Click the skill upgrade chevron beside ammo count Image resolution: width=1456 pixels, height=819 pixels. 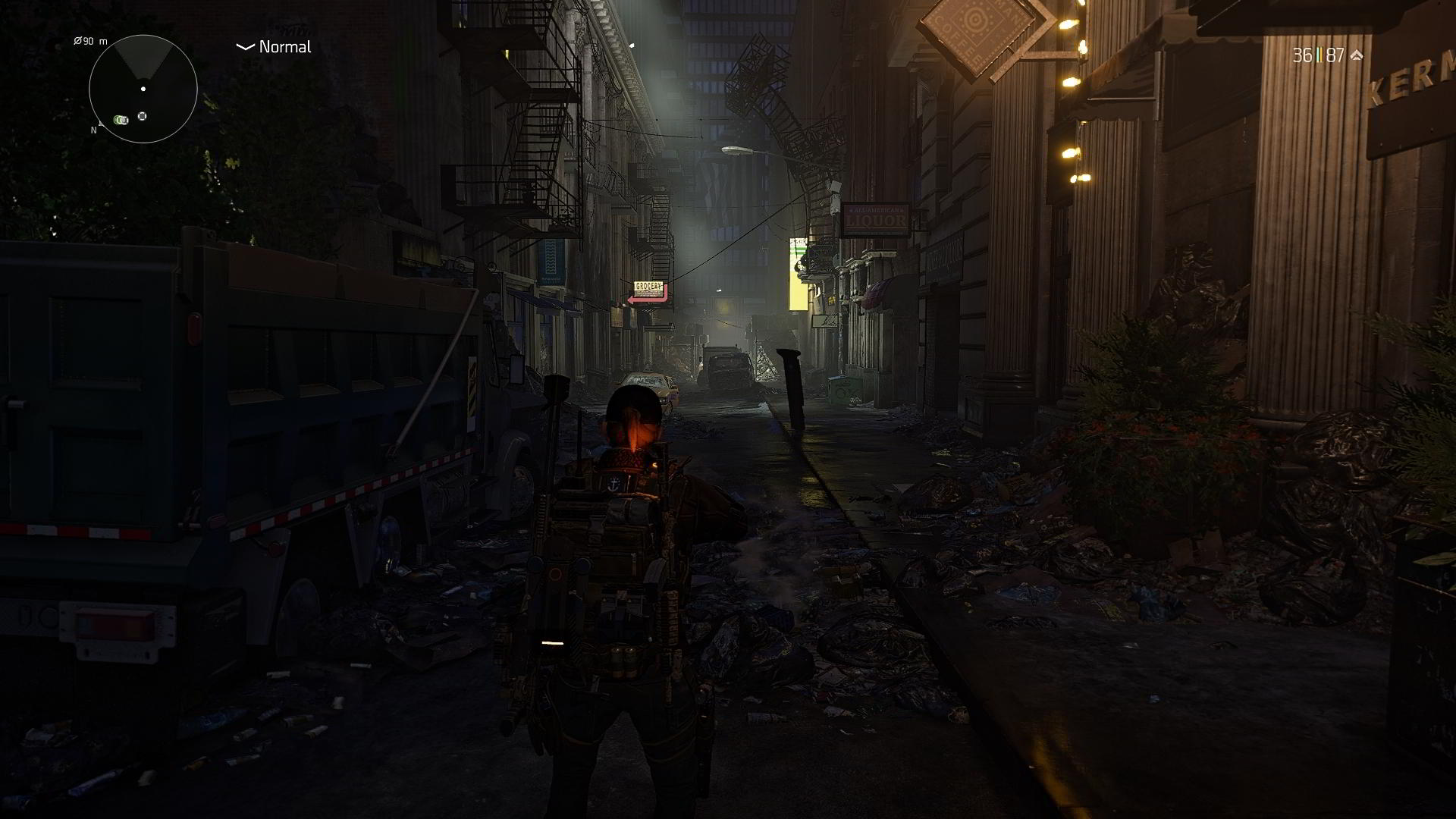pos(1357,55)
